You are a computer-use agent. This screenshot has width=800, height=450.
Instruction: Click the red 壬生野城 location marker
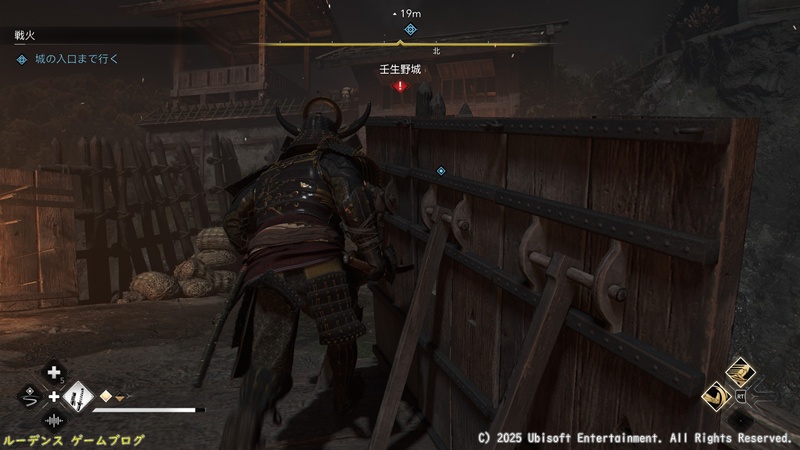pyautogui.click(x=401, y=86)
